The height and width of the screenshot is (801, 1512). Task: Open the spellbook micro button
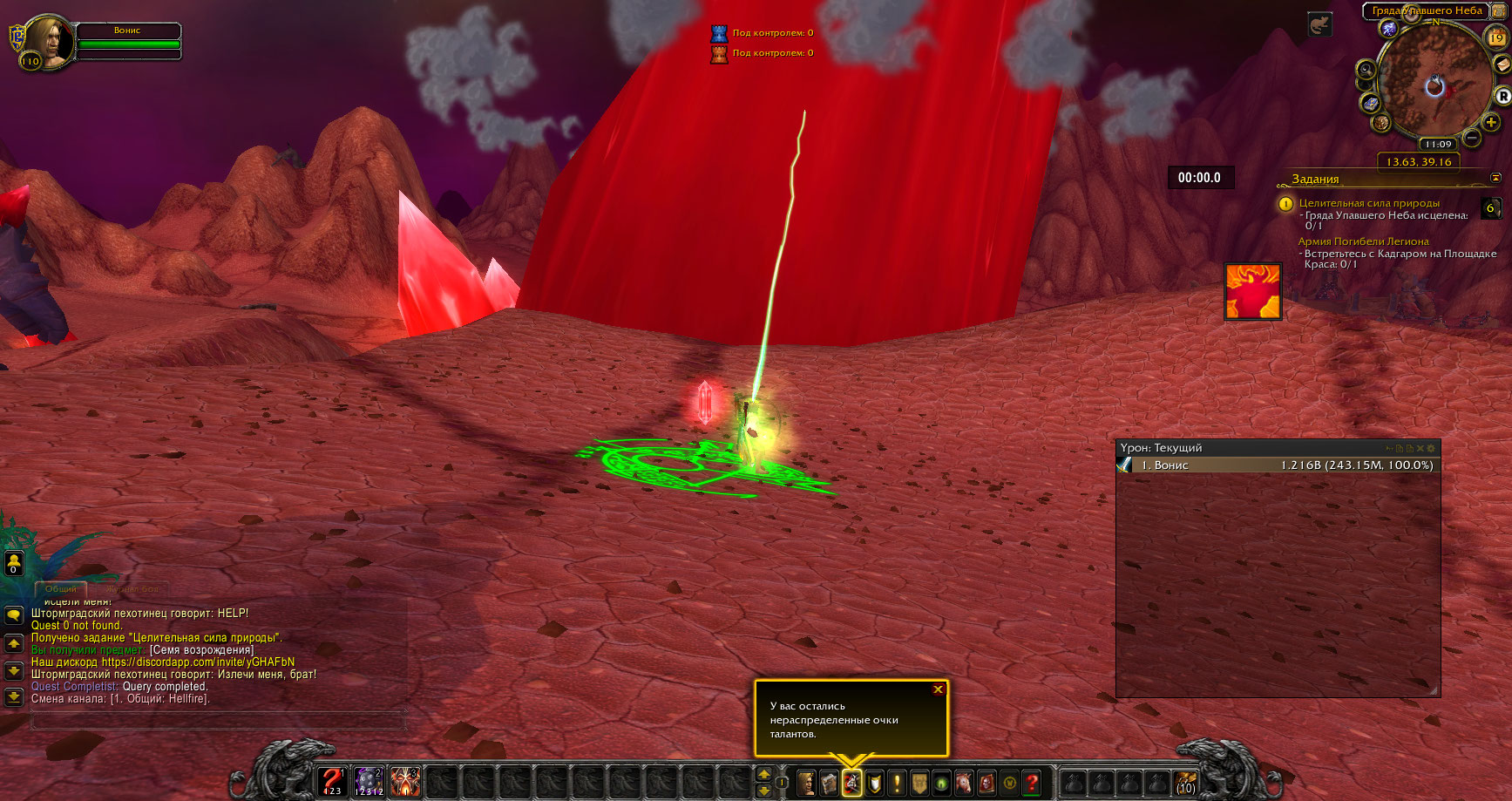pyautogui.click(x=829, y=783)
